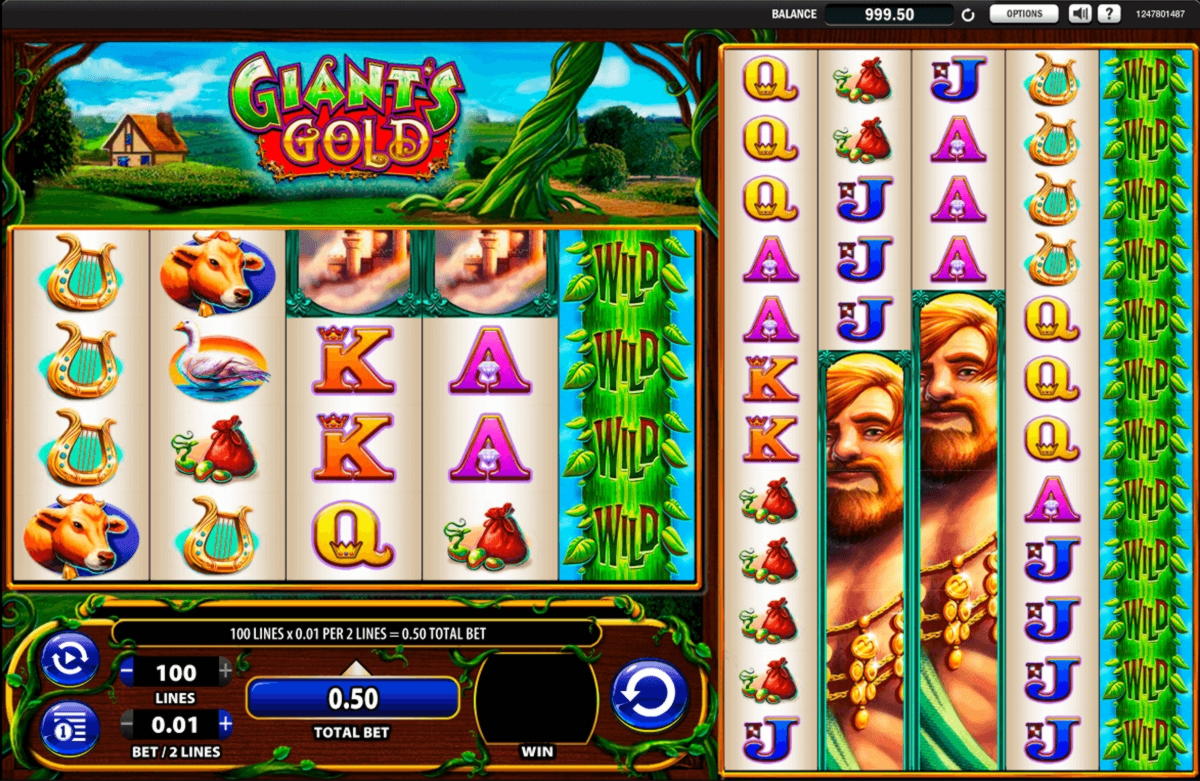Screen dimensions: 1200x781
Task: Open help with the question mark button
Action: pos(1108,14)
